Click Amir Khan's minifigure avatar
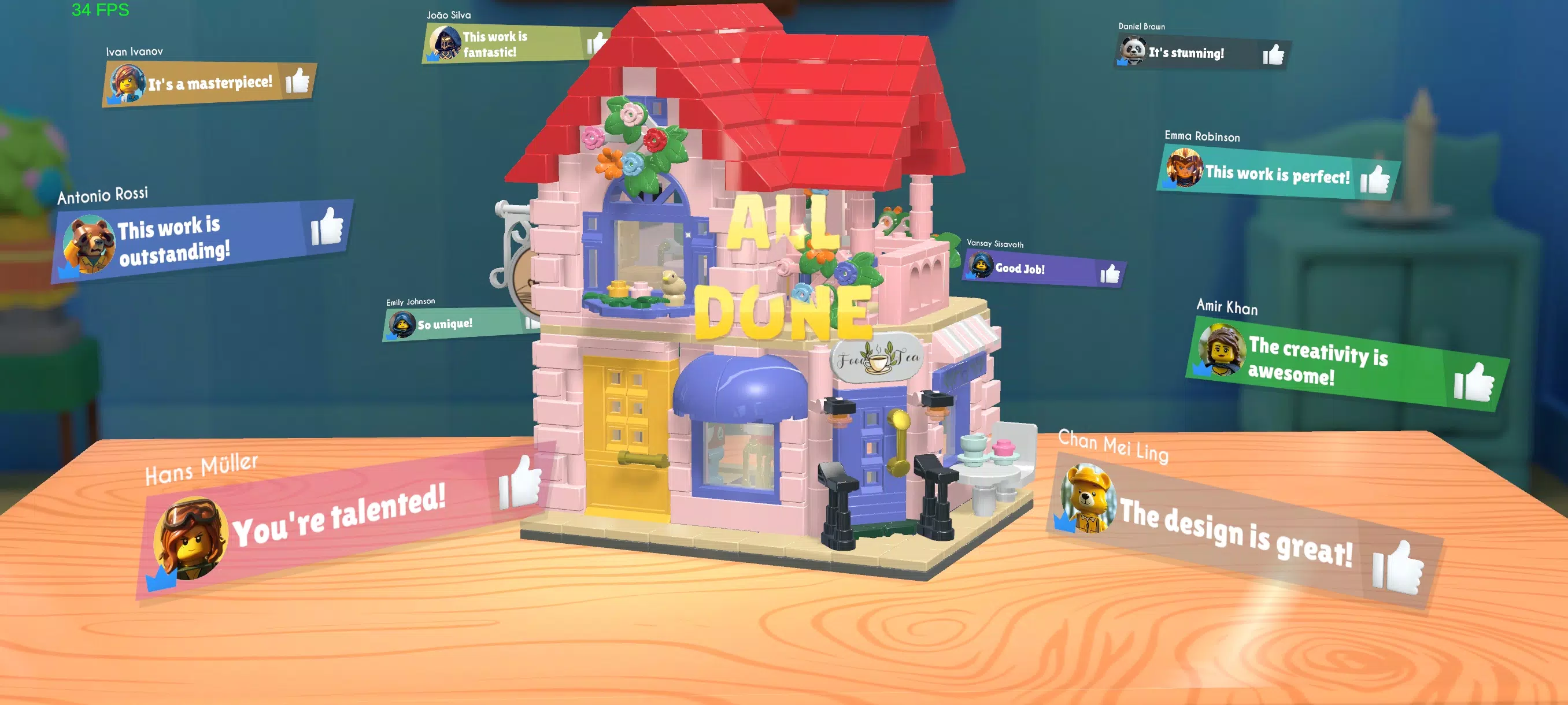This screenshot has height=705, width=1568. [1222, 350]
